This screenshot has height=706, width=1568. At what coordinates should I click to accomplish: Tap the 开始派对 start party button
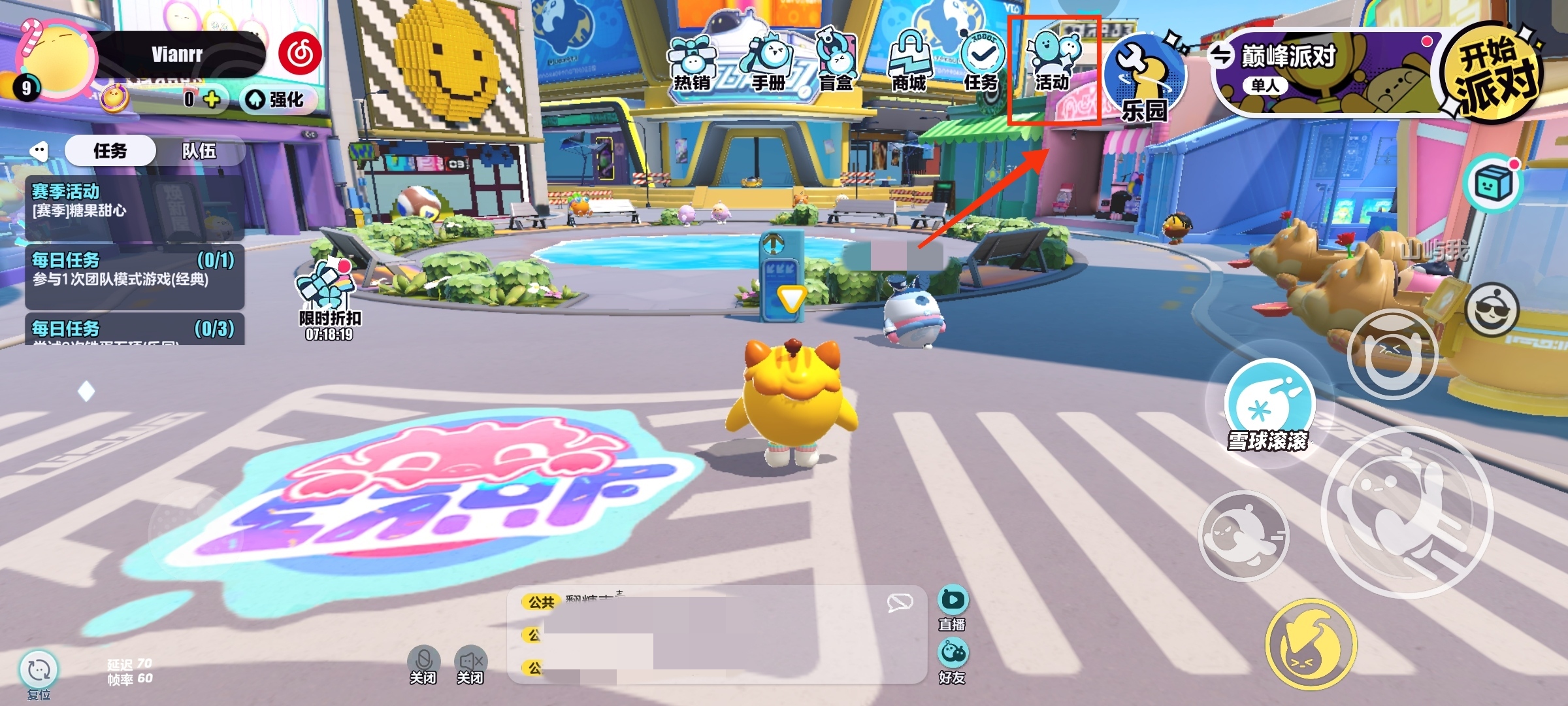pyautogui.click(x=1493, y=72)
